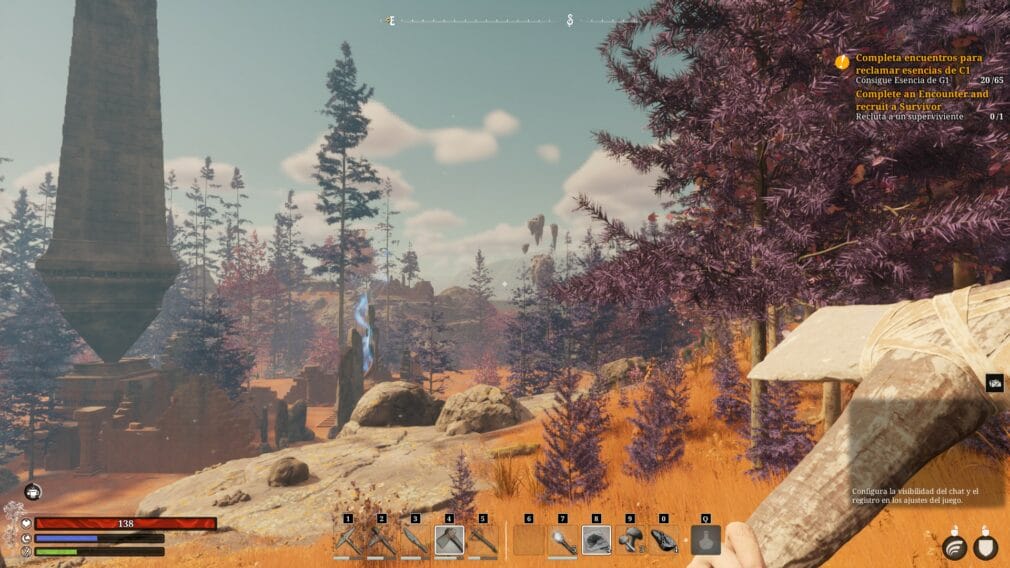Select the mushrooms in hotbar slot 9

click(x=630, y=541)
